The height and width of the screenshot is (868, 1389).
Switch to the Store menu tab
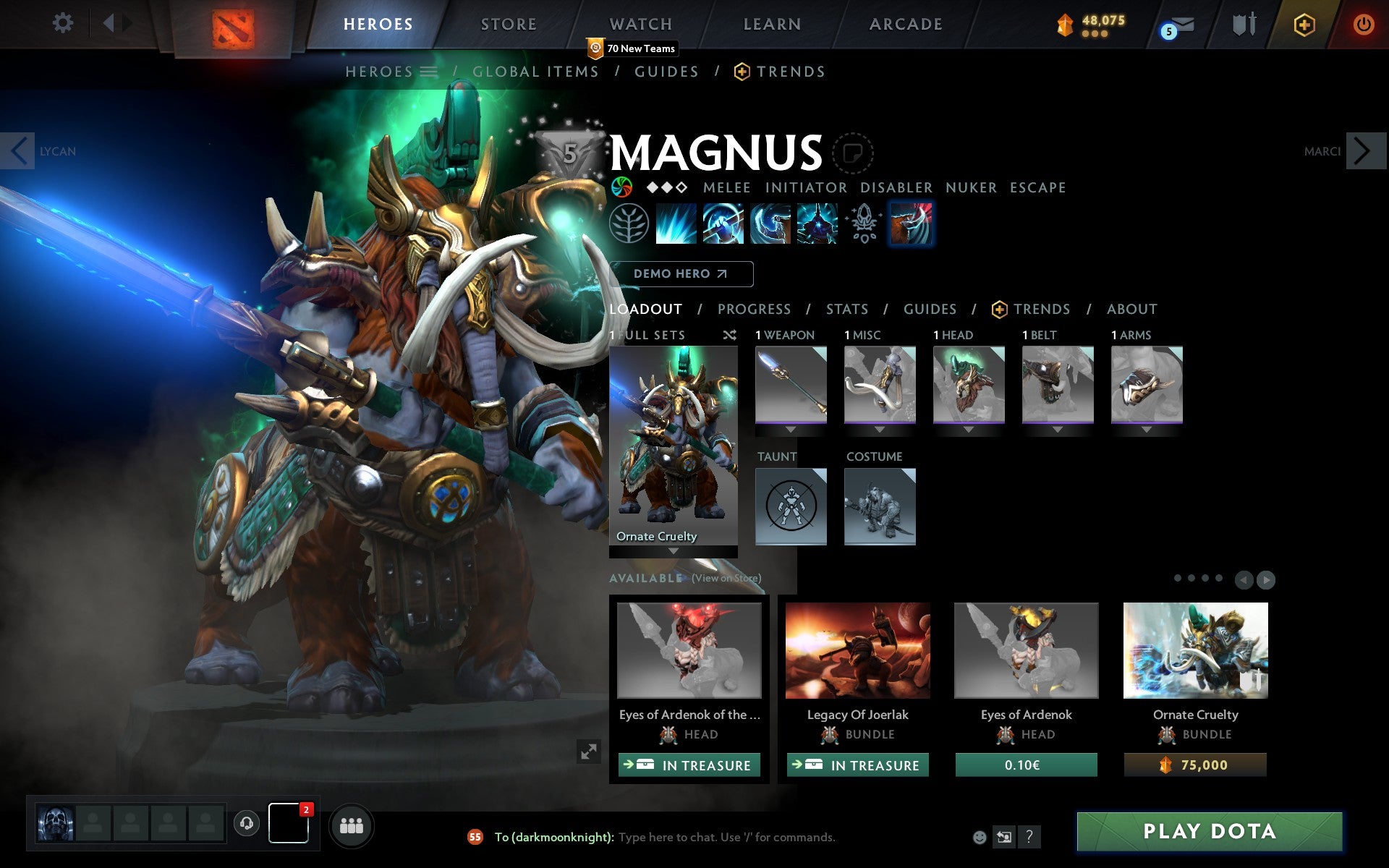coord(508,24)
